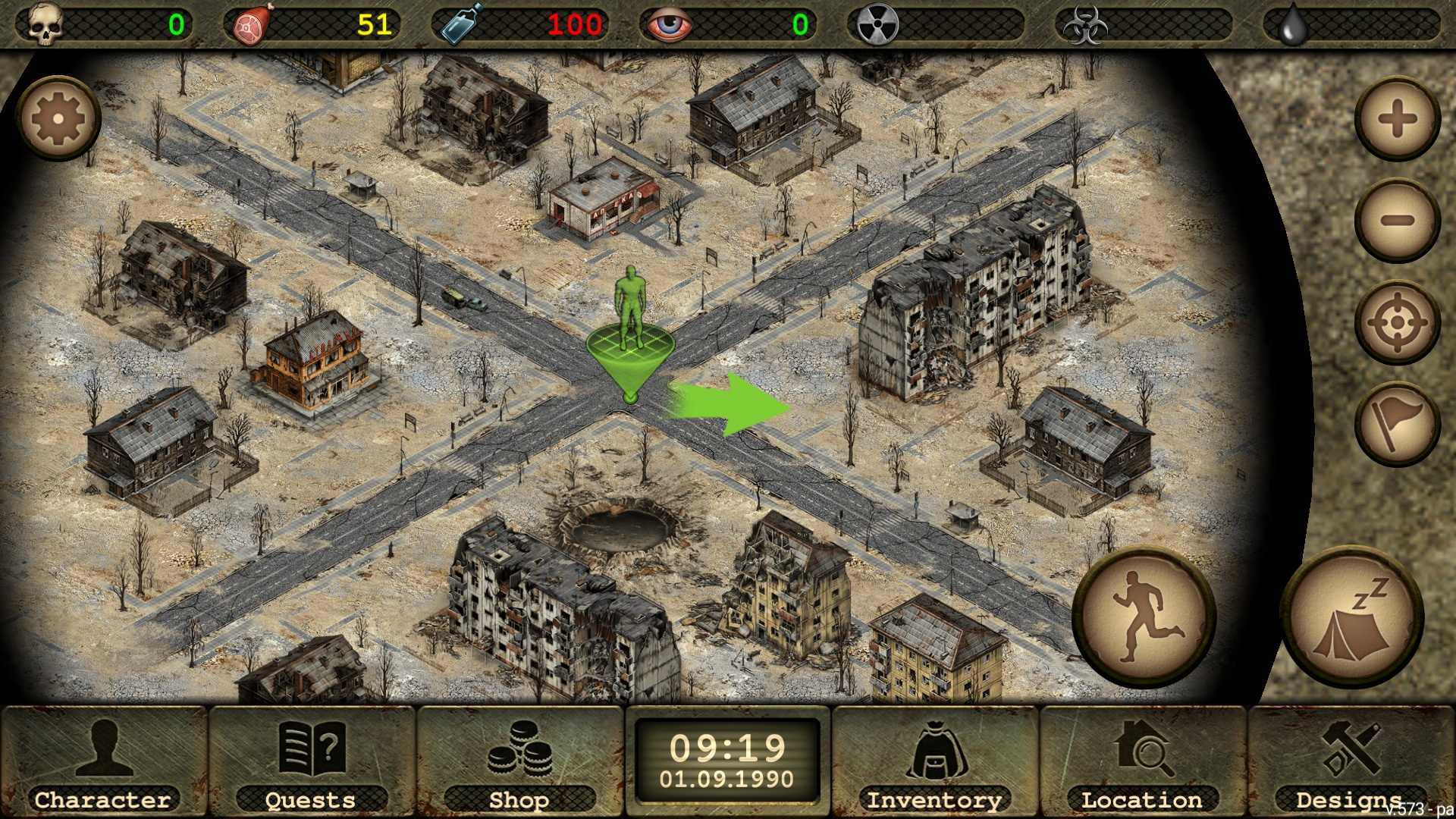Set up camp with the tent button

tap(1352, 617)
